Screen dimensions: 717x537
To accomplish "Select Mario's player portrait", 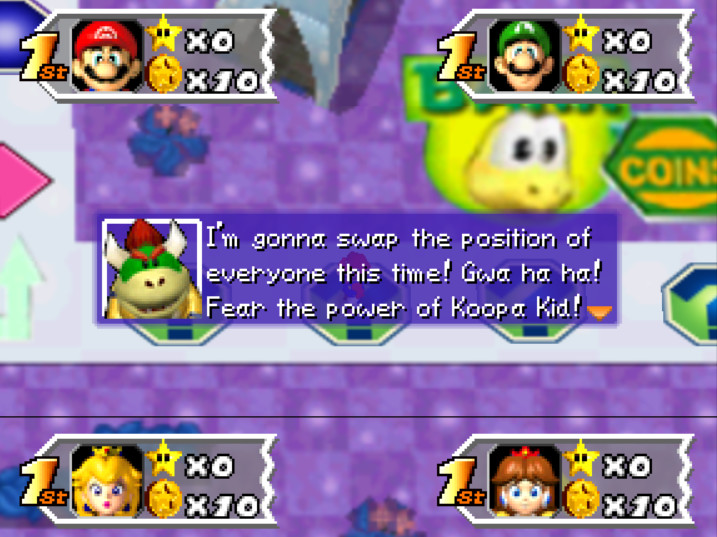I will click(108, 56).
